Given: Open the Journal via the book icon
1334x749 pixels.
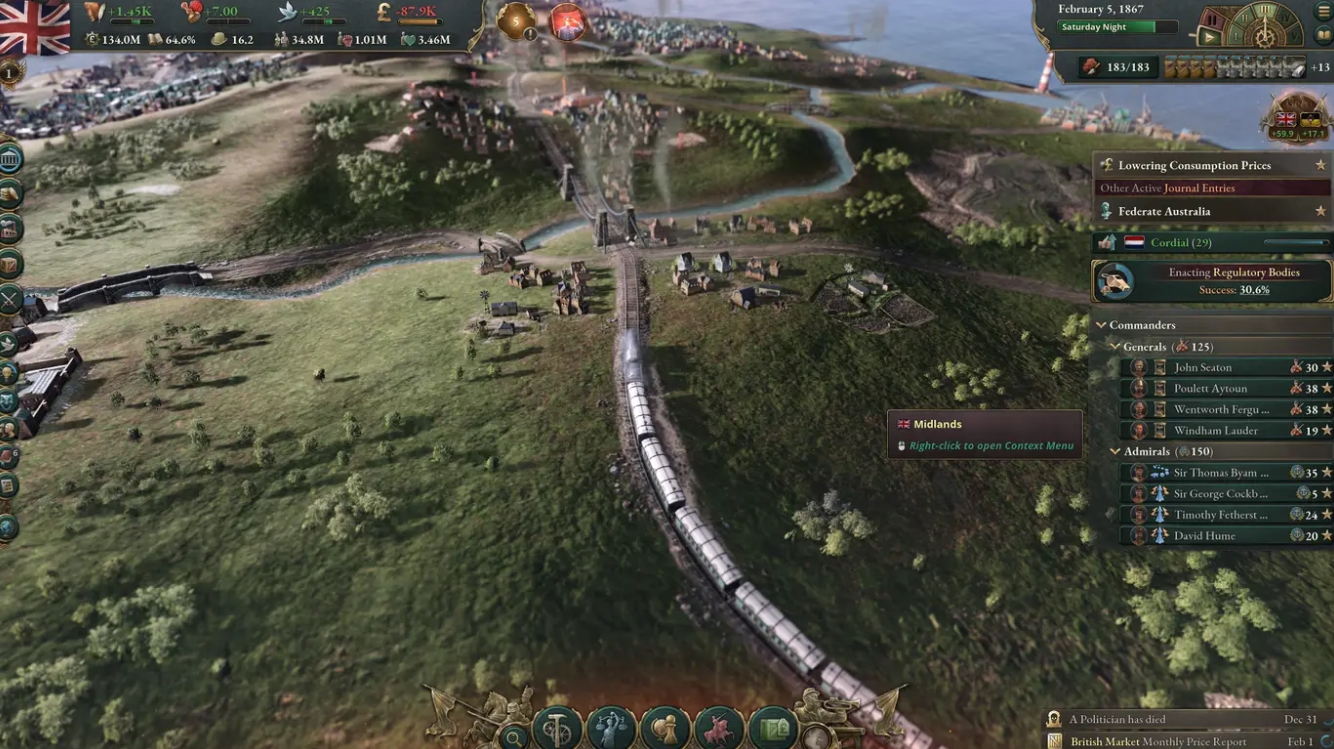Looking at the screenshot, I should [x=1321, y=35].
